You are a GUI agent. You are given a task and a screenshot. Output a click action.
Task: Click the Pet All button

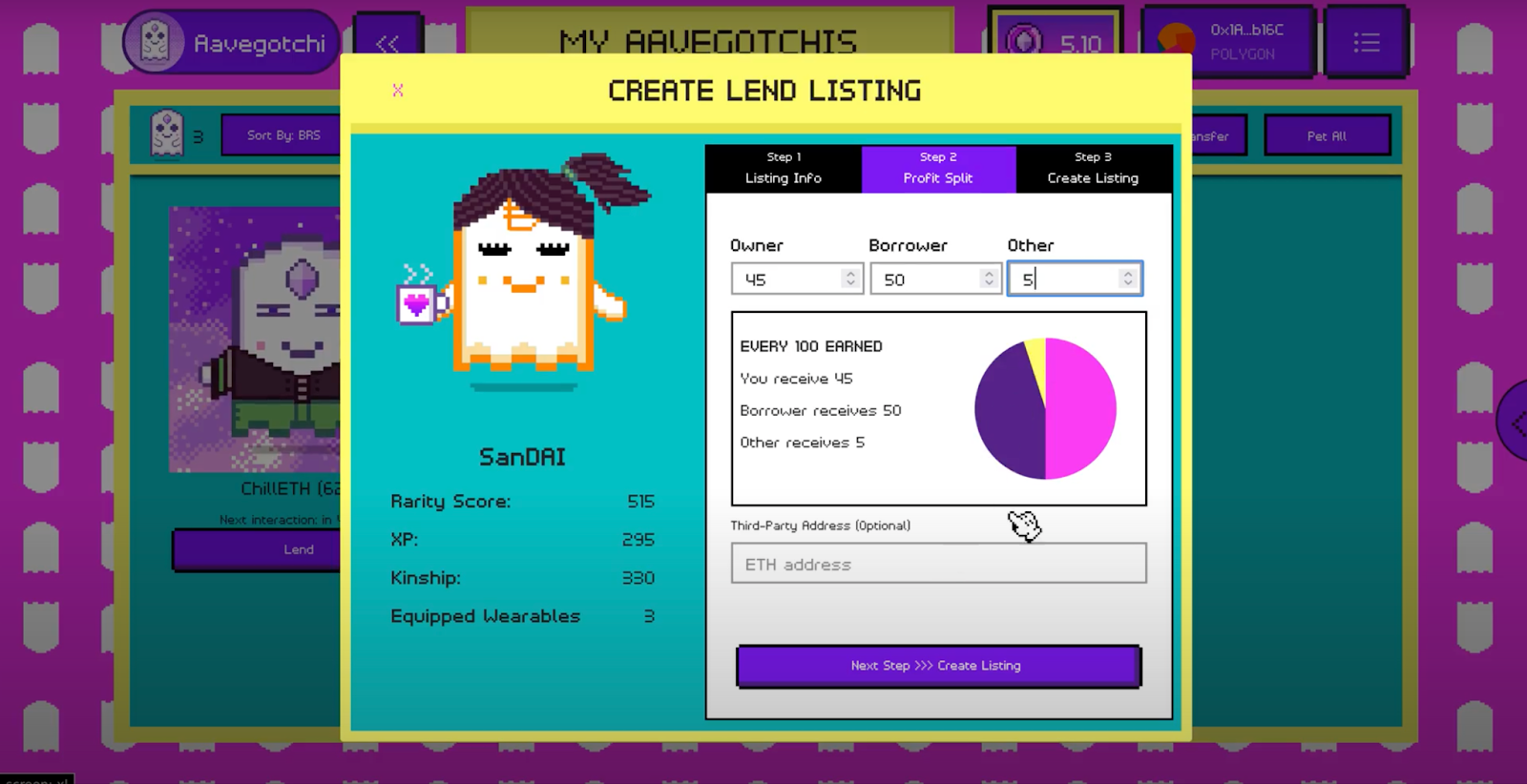tap(1327, 136)
